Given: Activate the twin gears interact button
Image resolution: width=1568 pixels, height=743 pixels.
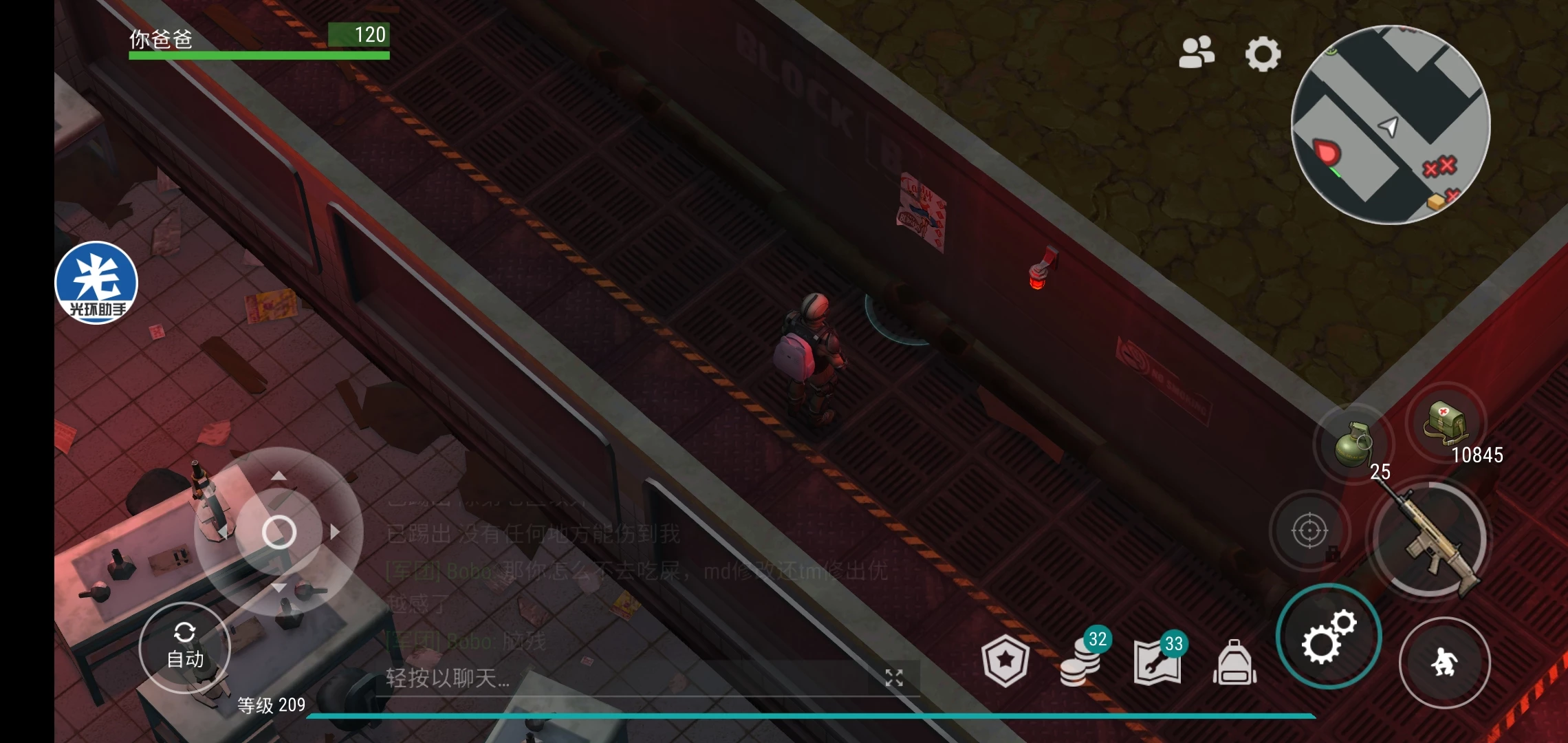Looking at the screenshot, I should [x=1328, y=636].
